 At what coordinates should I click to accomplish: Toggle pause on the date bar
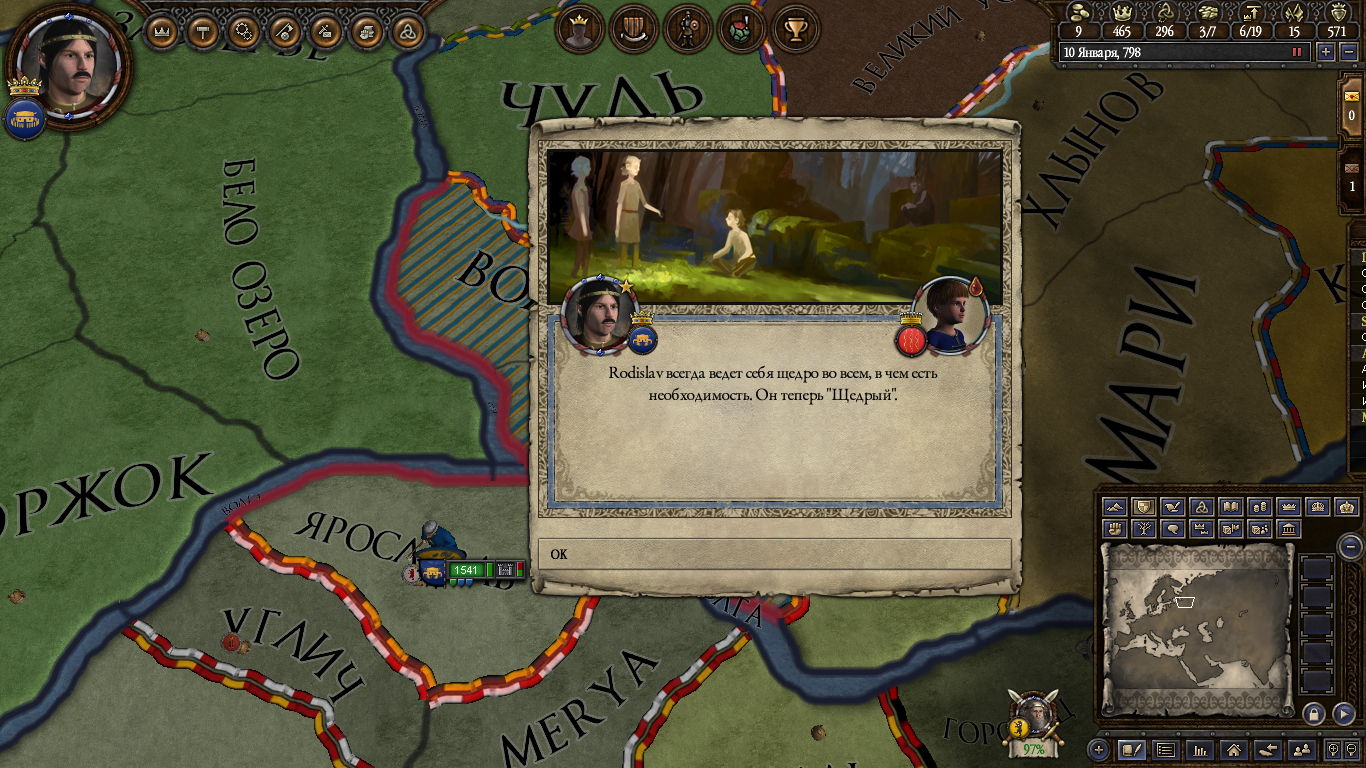1297,52
